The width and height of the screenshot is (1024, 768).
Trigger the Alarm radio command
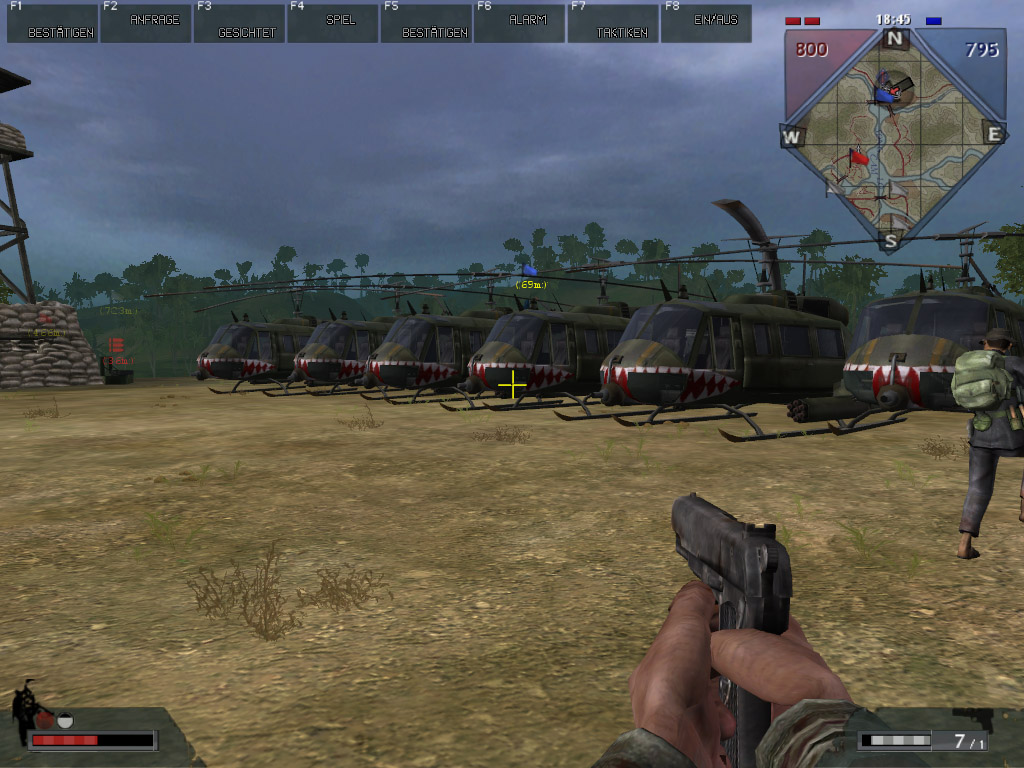(x=520, y=23)
